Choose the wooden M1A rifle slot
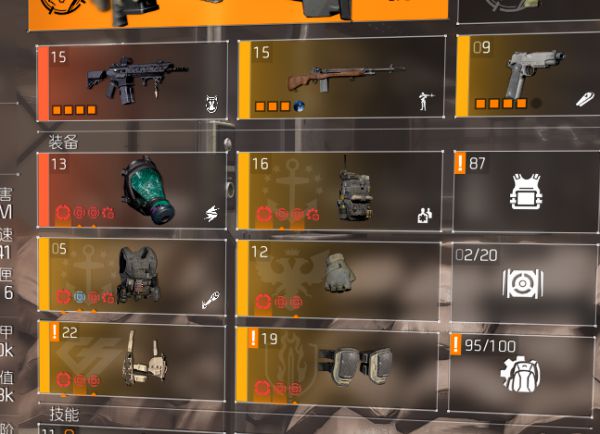This screenshot has height=434, width=600. 342,80
